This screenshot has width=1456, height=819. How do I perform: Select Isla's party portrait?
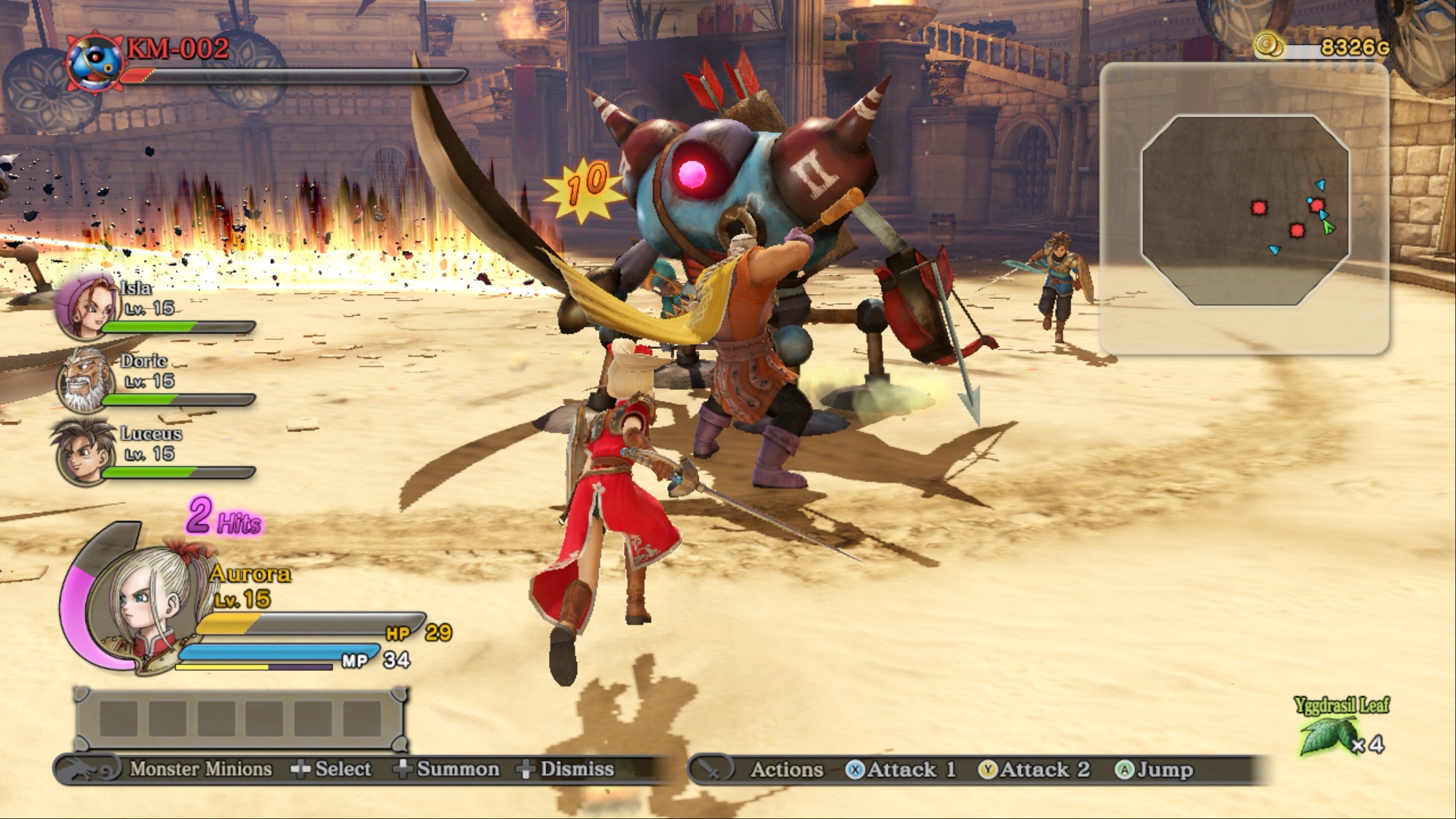(86, 306)
